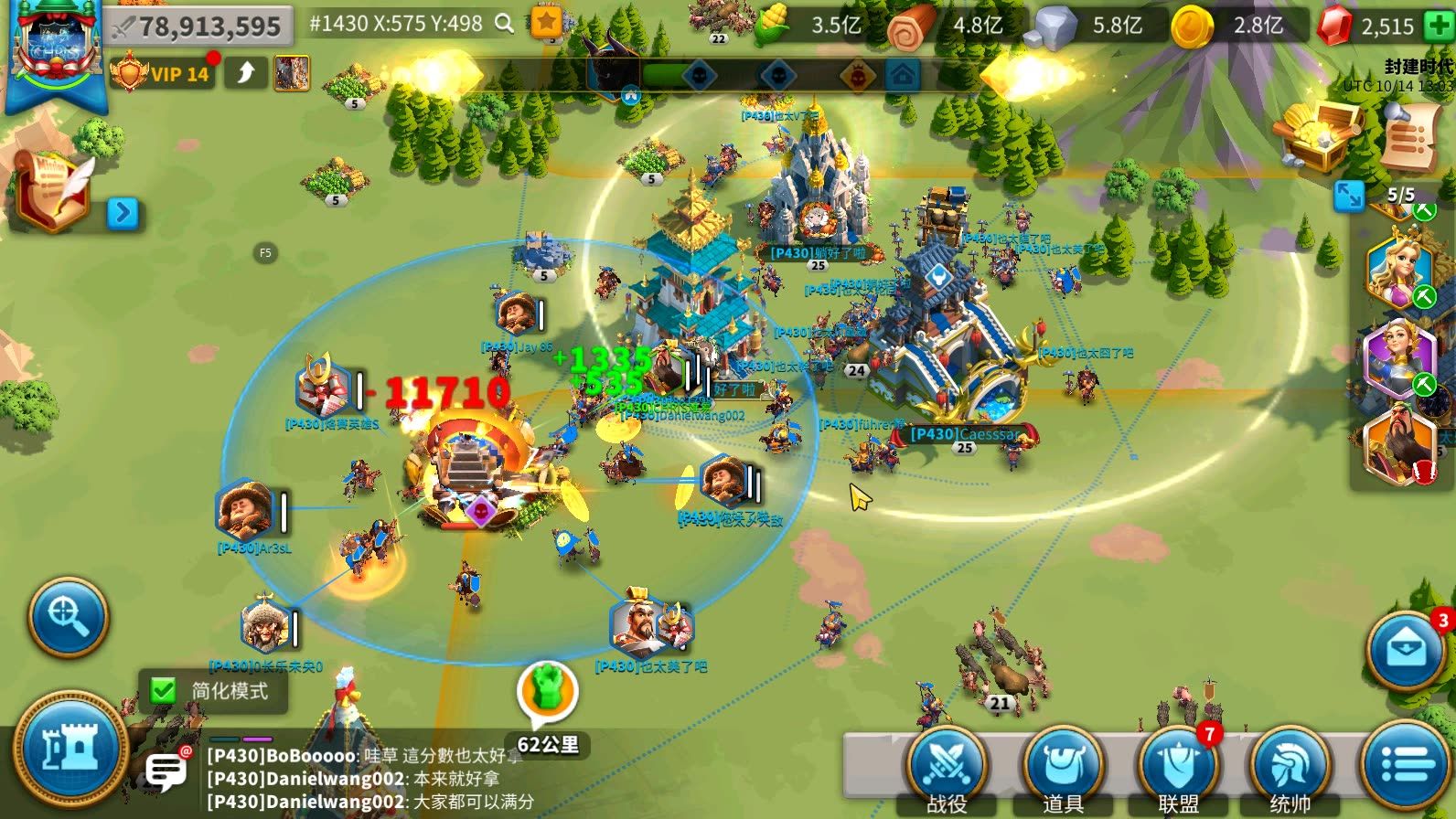Search coordinates with the magnifier icon
This screenshot has height=819, width=1456.
click(x=504, y=24)
